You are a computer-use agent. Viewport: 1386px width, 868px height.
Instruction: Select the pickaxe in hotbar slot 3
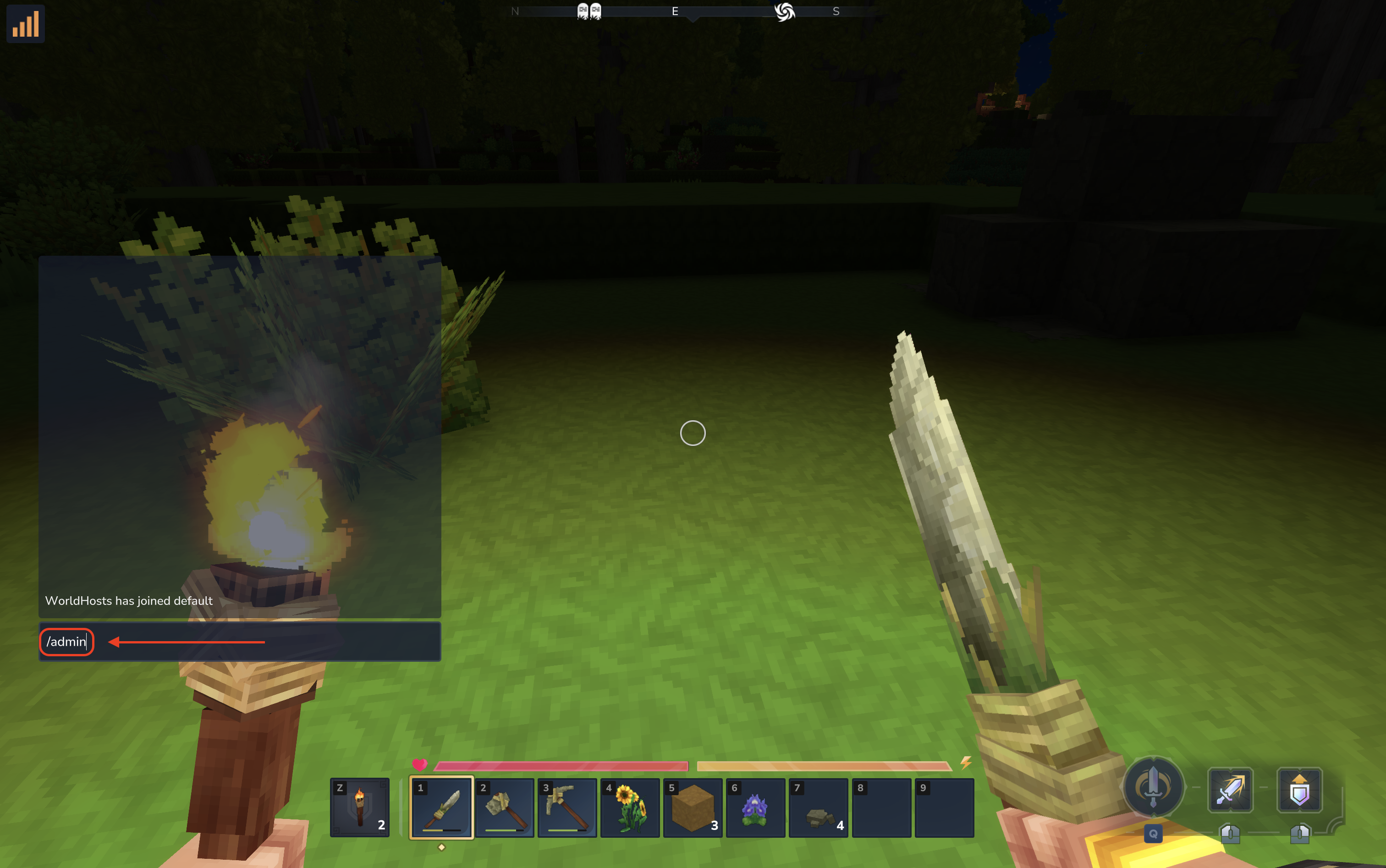(567, 807)
